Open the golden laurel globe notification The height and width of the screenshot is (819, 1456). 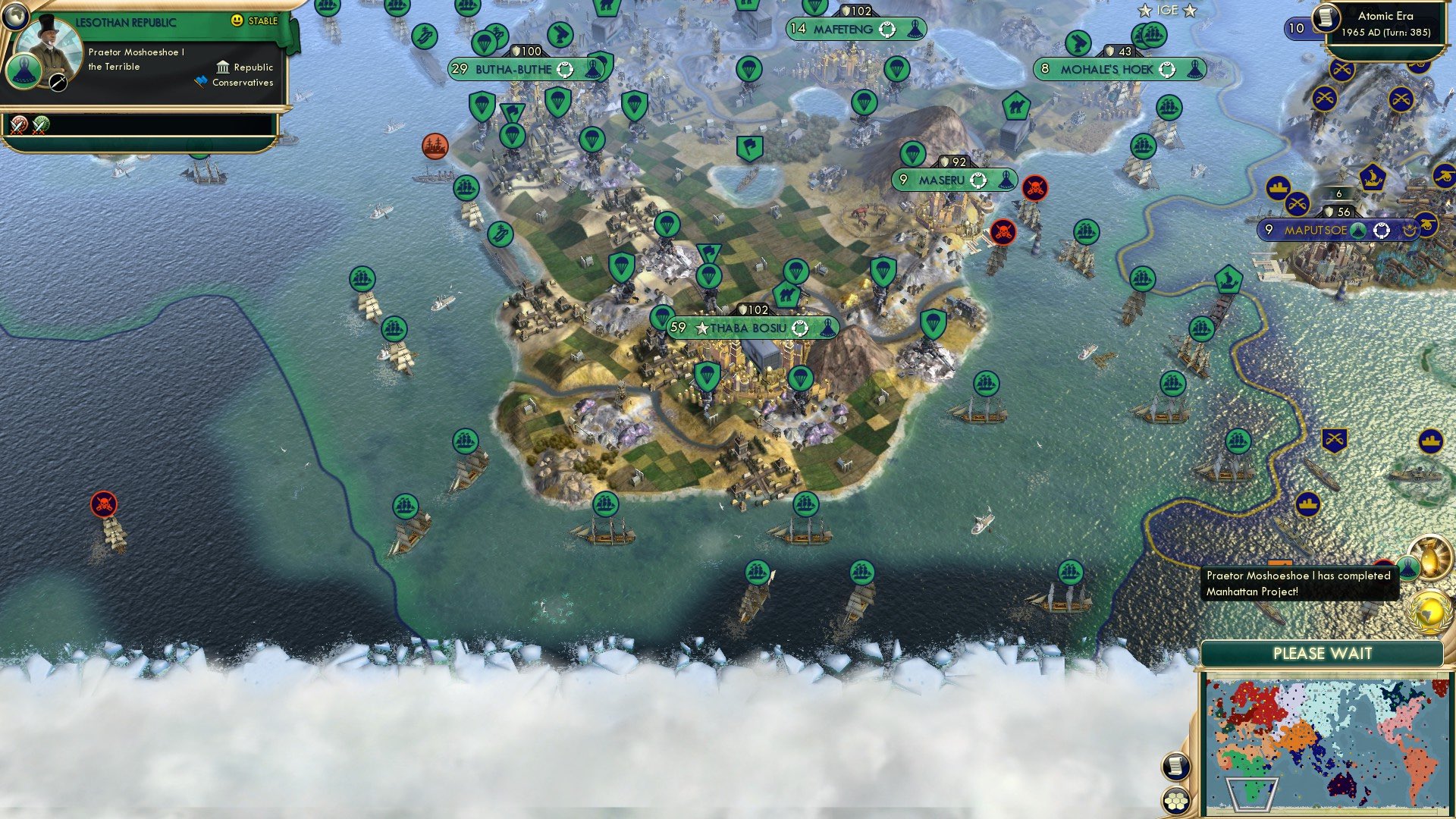click(1430, 613)
